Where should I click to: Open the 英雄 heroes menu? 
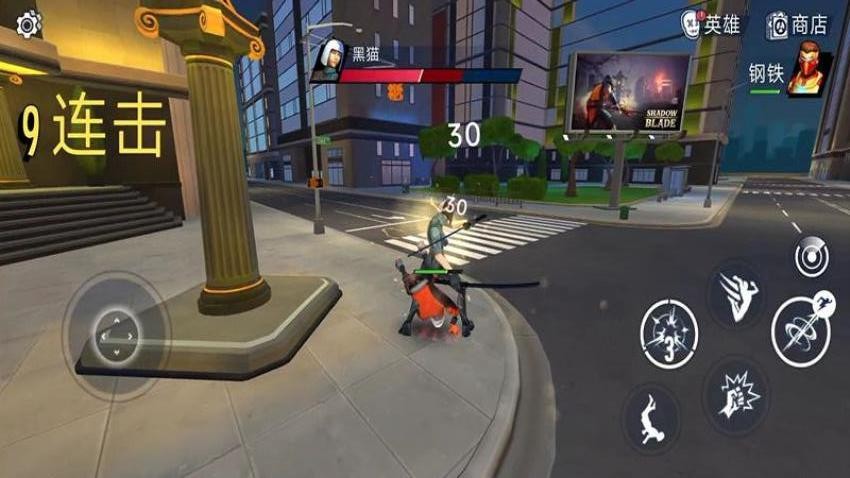click(x=711, y=25)
